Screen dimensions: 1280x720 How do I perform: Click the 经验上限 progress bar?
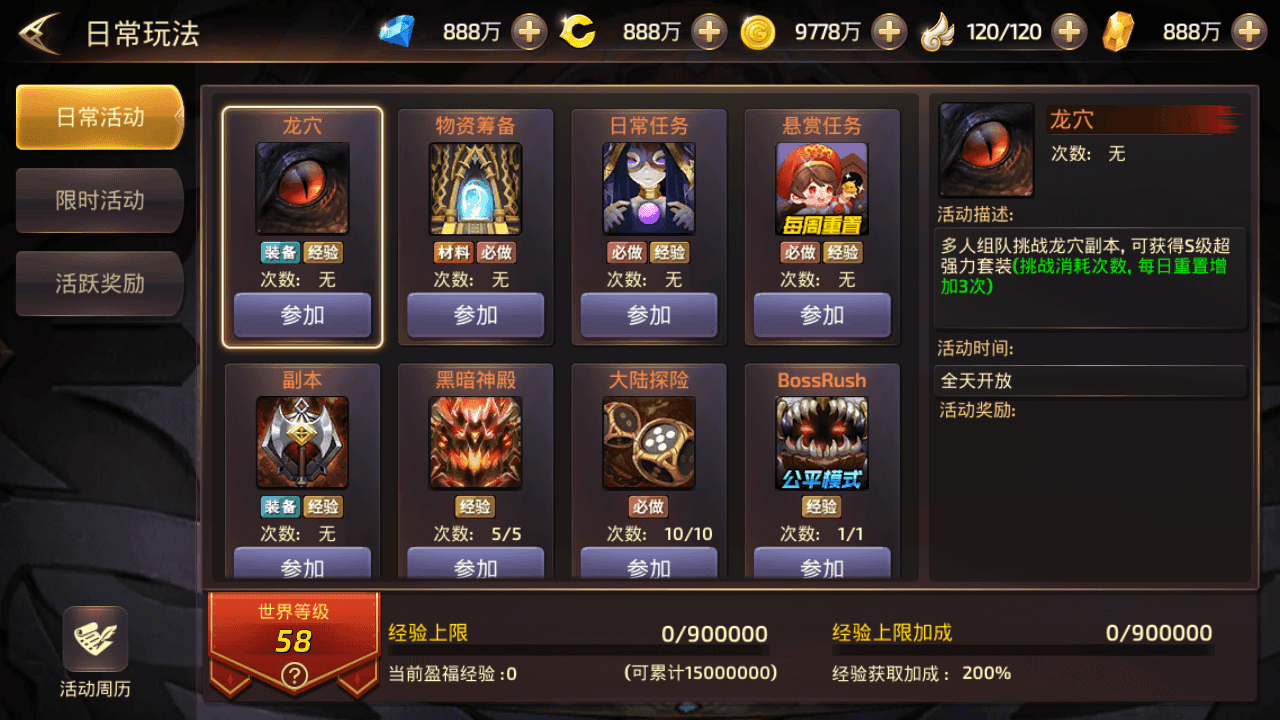click(x=580, y=650)
